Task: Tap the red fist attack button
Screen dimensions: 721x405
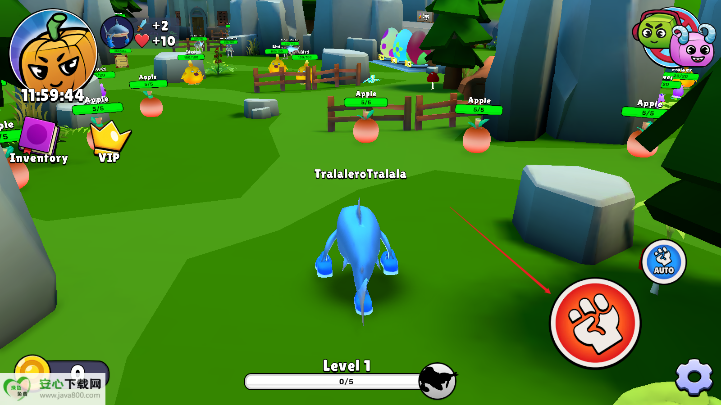Action: (x=595, y=322)
